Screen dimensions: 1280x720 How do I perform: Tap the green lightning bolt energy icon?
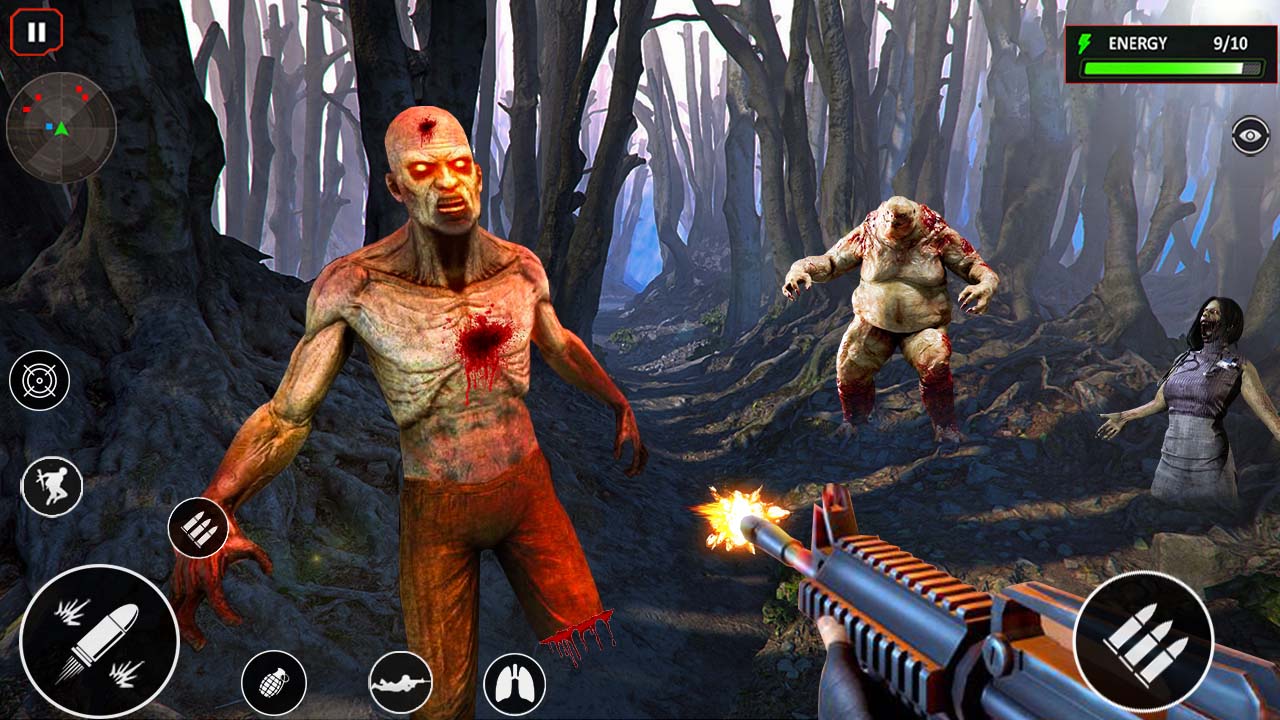click(x=1086, y=42)
